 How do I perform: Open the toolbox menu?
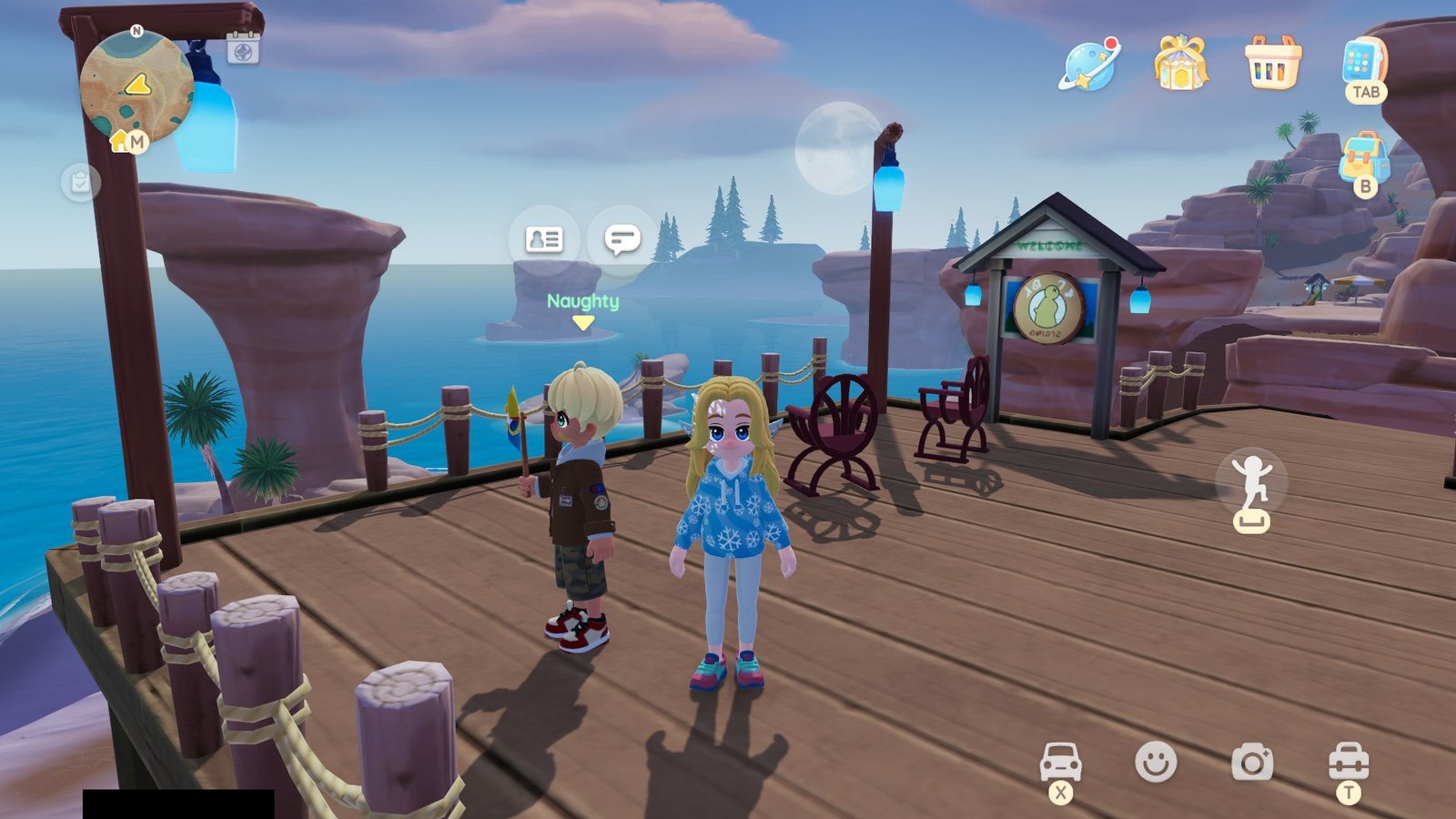click(x=1348, y=762)
